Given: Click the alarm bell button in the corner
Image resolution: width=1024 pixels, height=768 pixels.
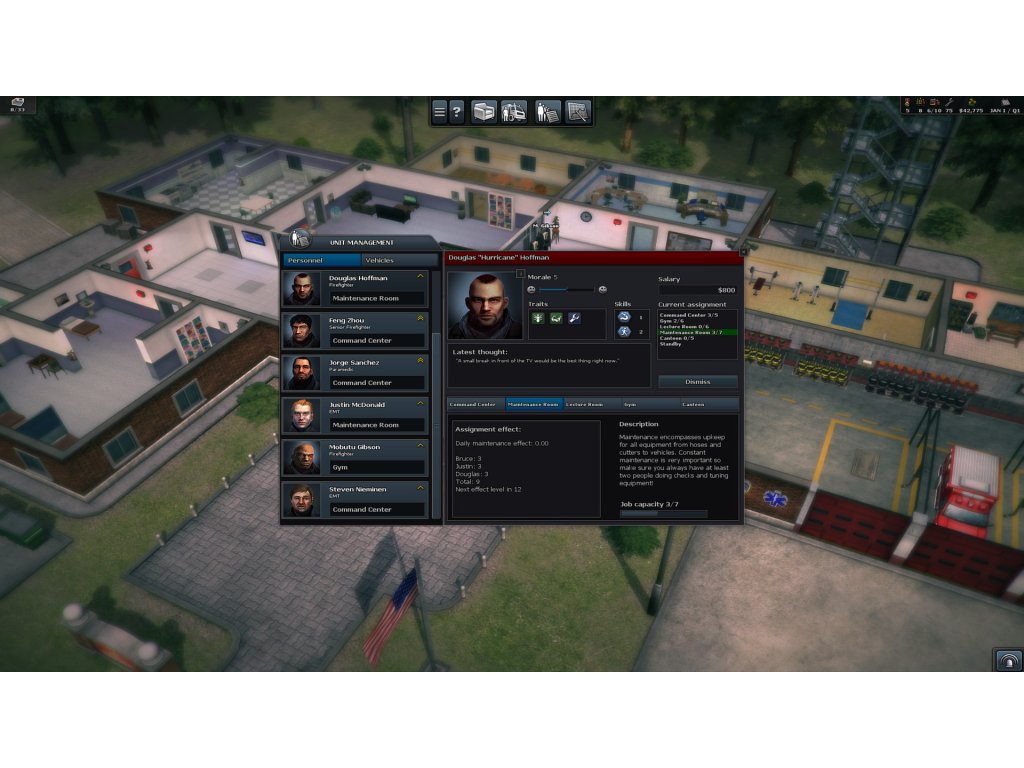Looking at the screenshot, I should [x=1008, y=659].
